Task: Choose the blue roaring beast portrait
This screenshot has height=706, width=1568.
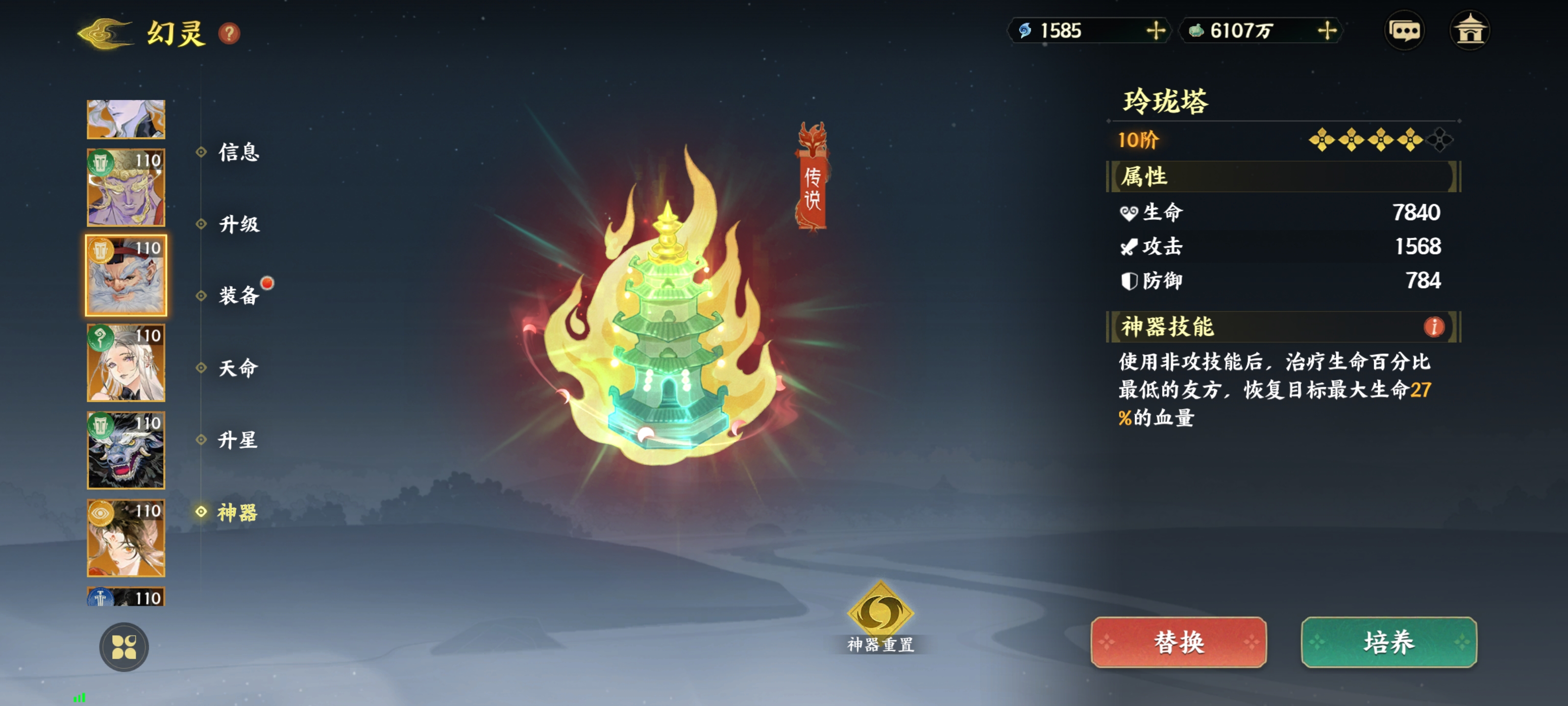Action: 126,451
